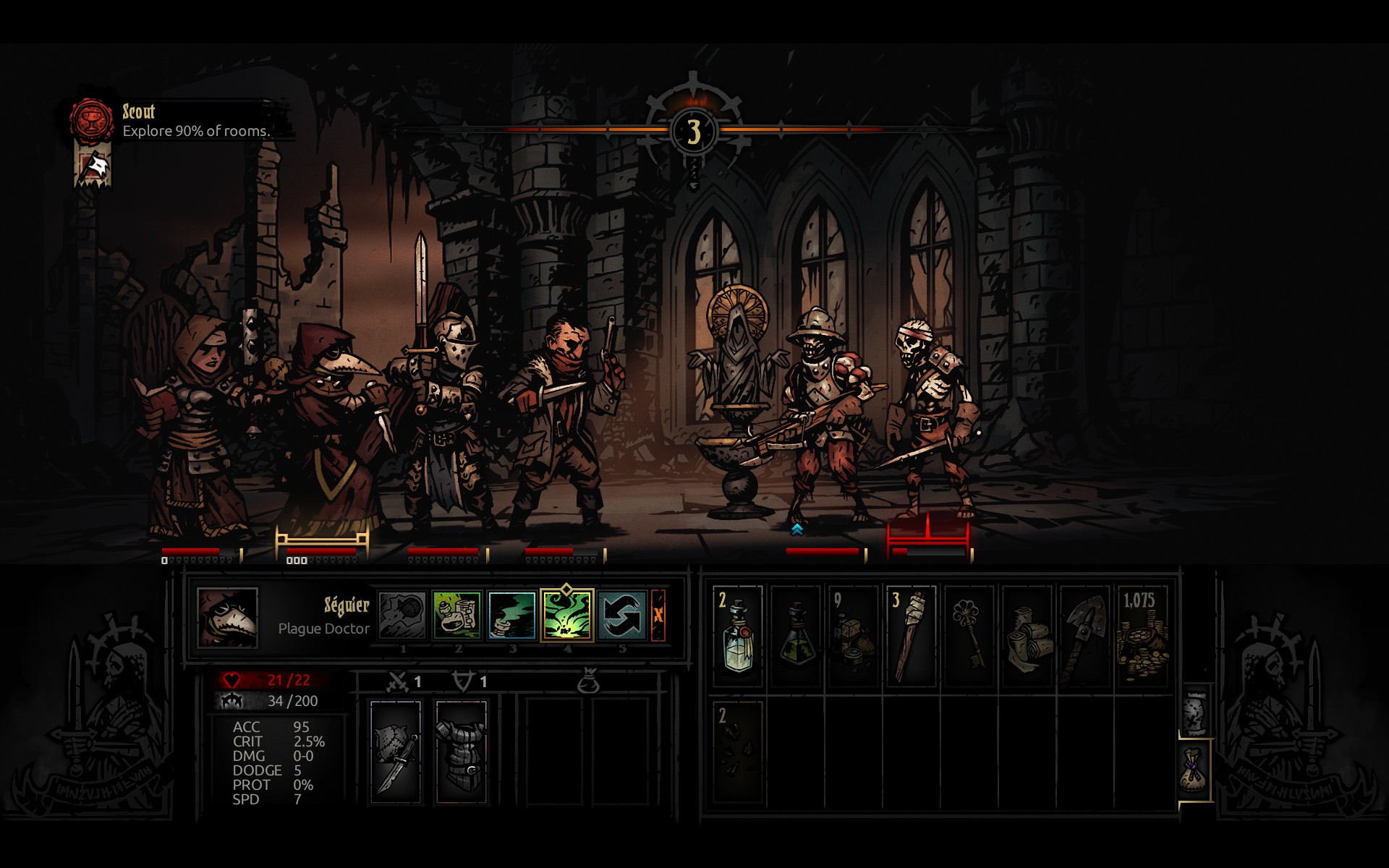Open the inventory bag tab
Viewport: 1389px width, 868px height.
1195,770
